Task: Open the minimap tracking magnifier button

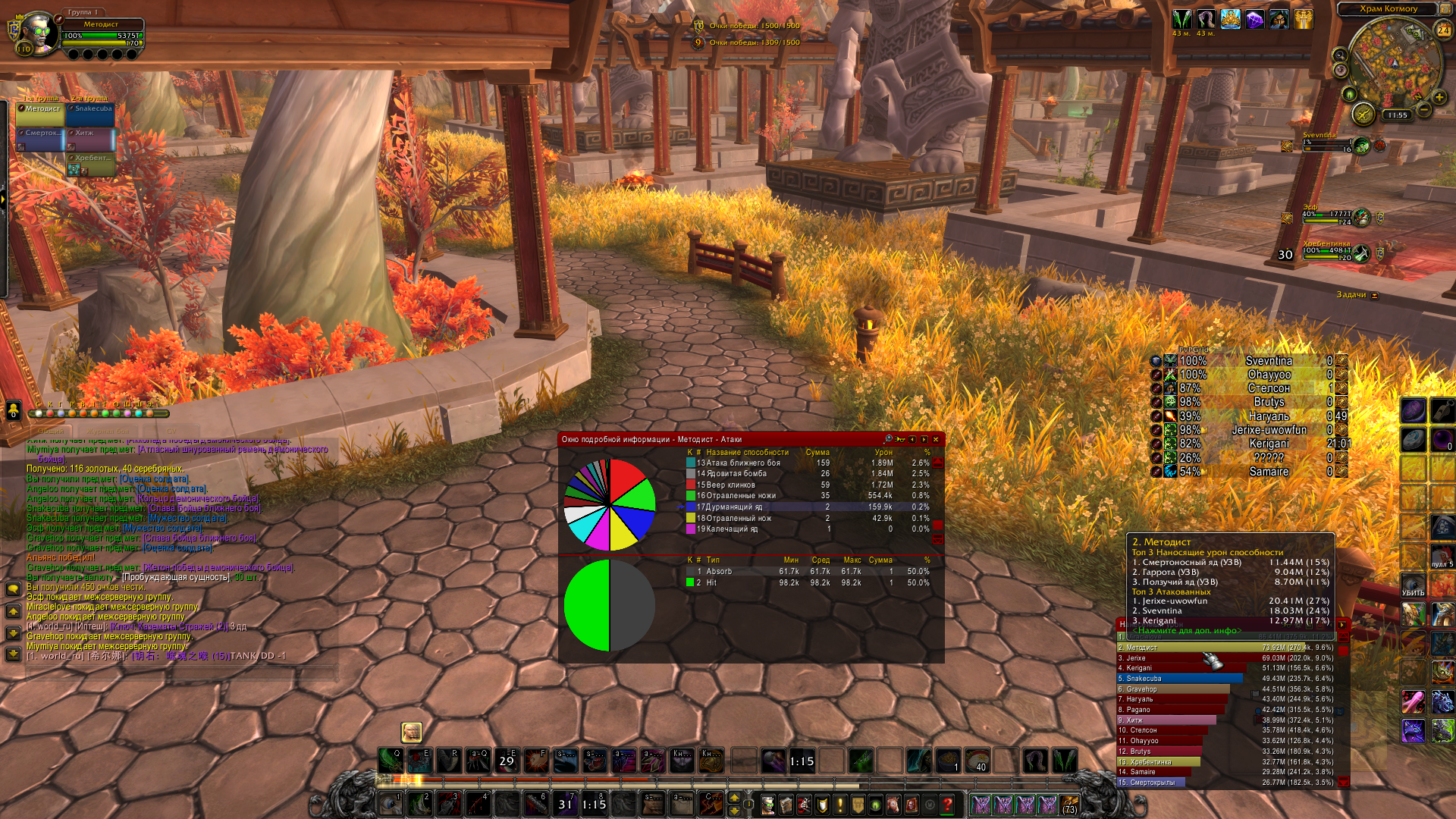Action: click(x=1340, y=55)
